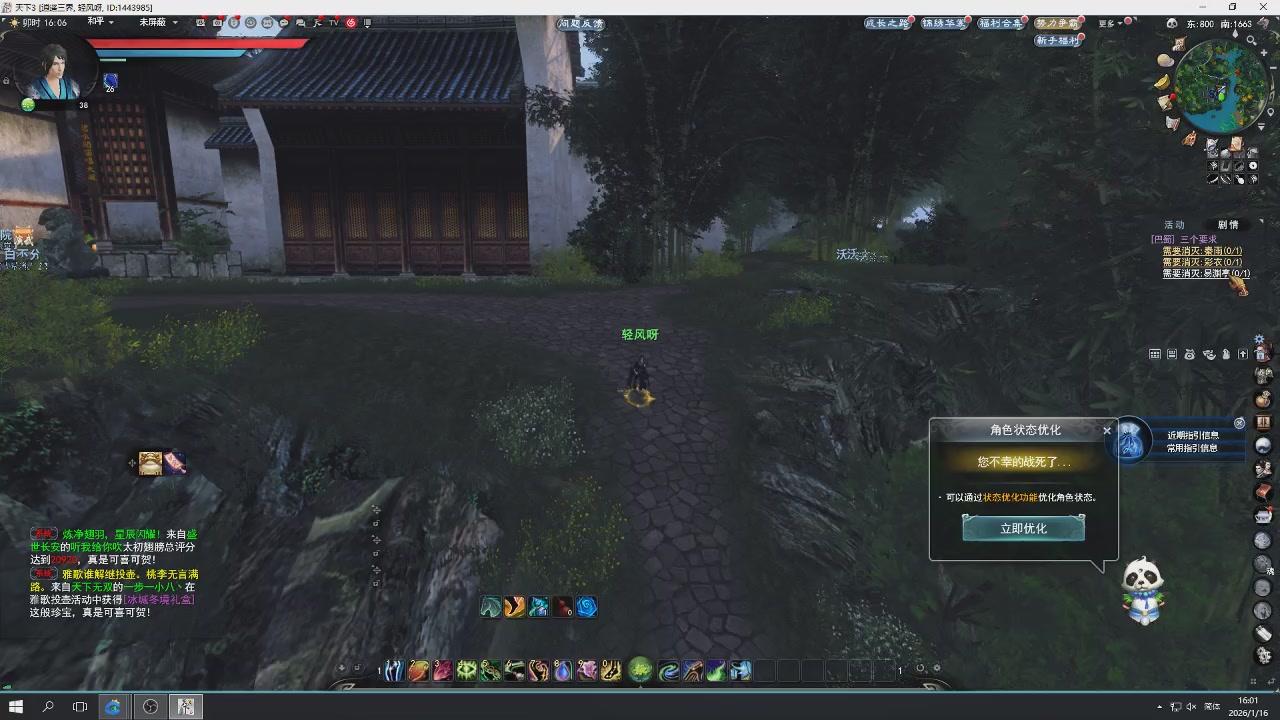Click the plus zoom control on the minimap
Image resolution: width=1280 pixels, height=720 pixels.
click(x=1264, y=52)
